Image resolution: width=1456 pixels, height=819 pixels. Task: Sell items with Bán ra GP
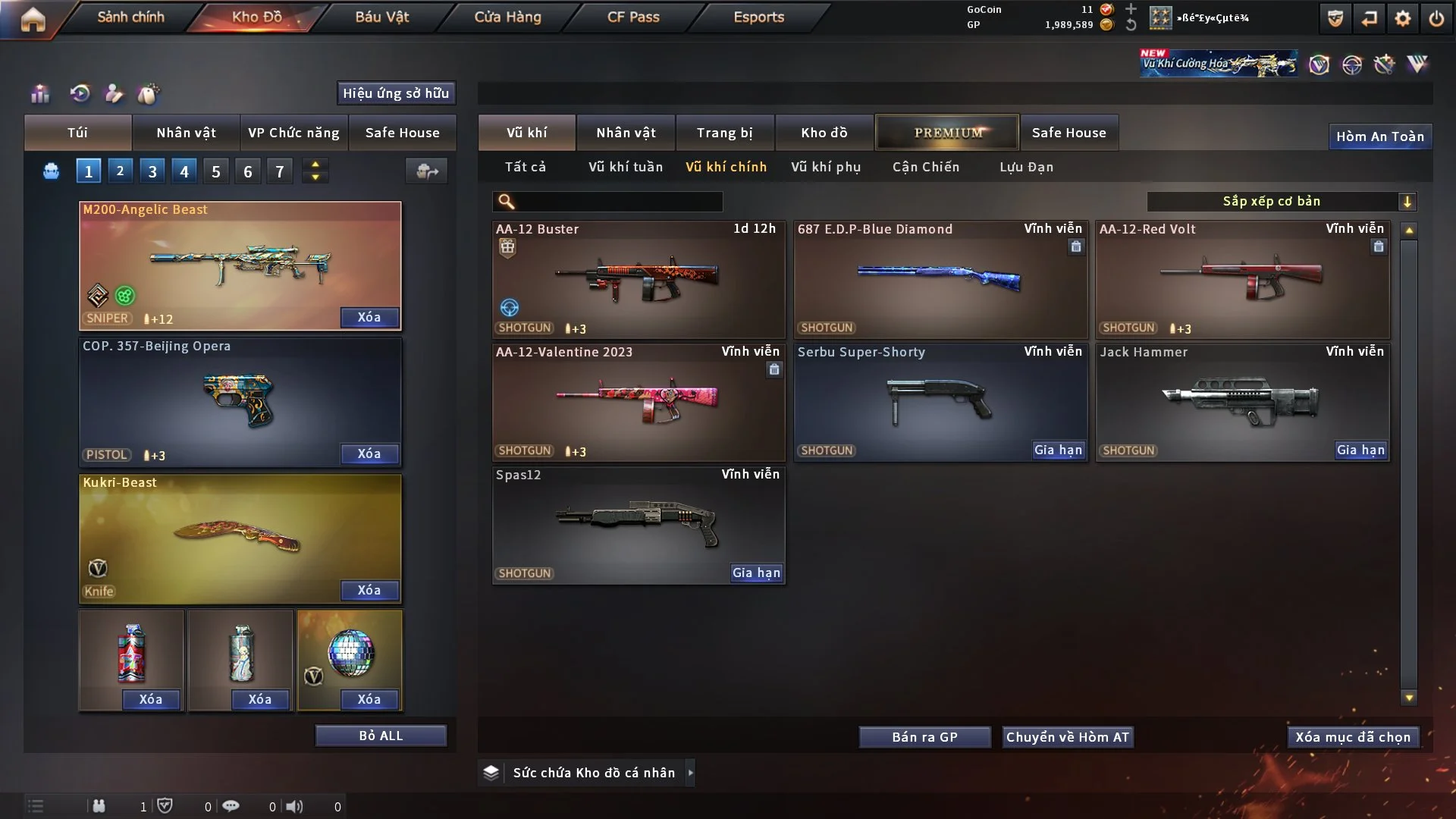pyautogui.click(x=924, y=737)
